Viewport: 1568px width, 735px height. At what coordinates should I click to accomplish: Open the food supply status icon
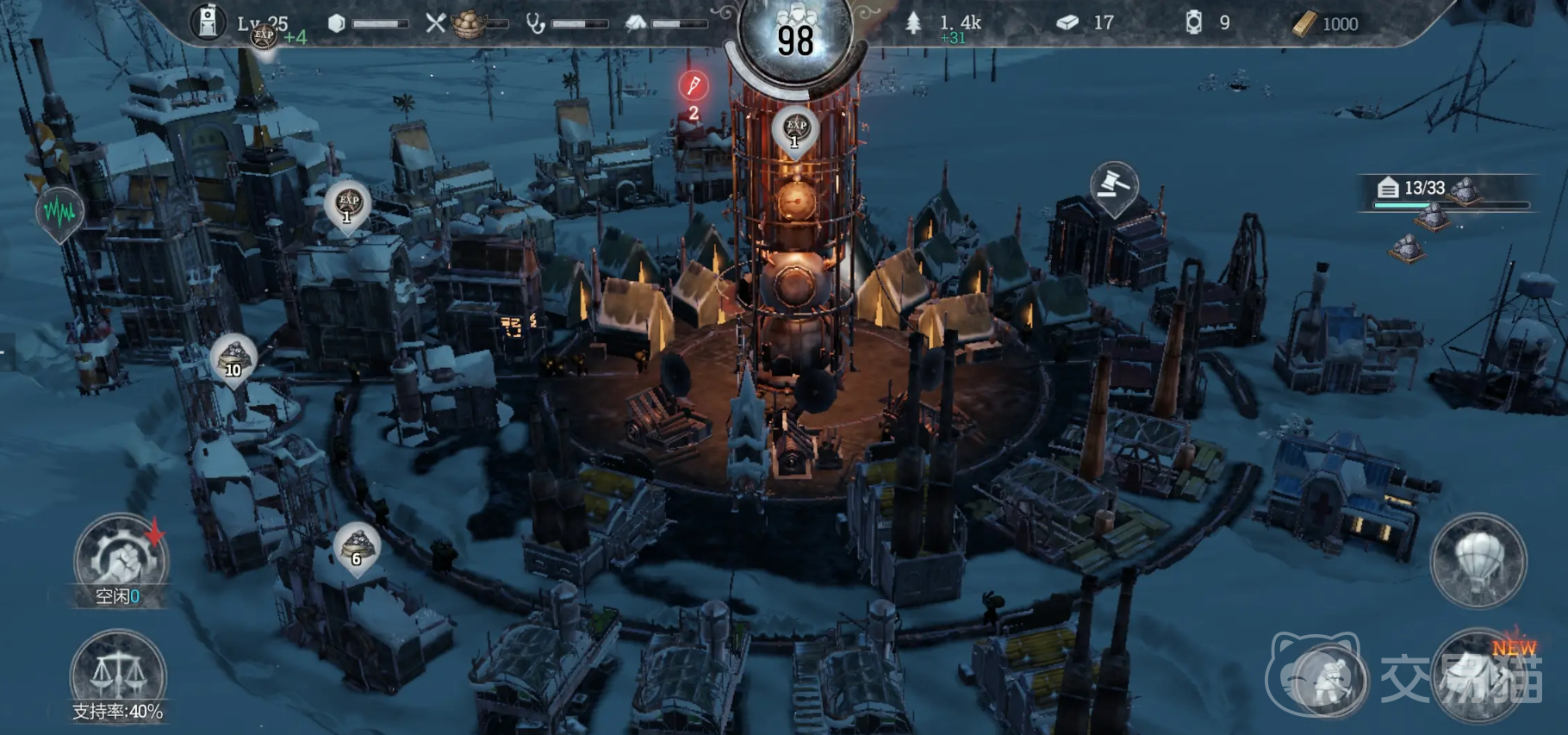[470, 24]
